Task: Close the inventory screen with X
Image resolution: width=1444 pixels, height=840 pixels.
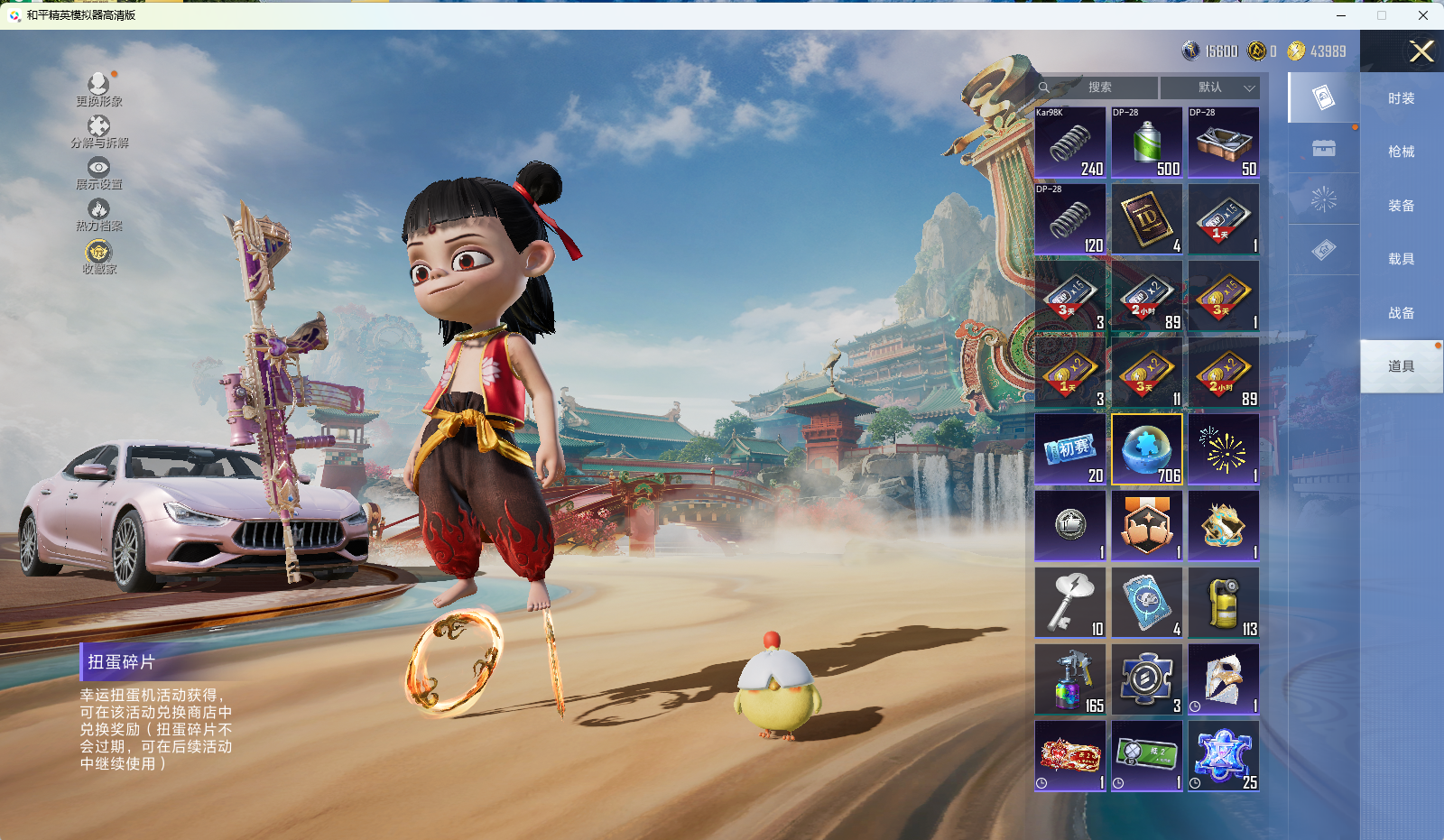Action: tap(1421, 51)
